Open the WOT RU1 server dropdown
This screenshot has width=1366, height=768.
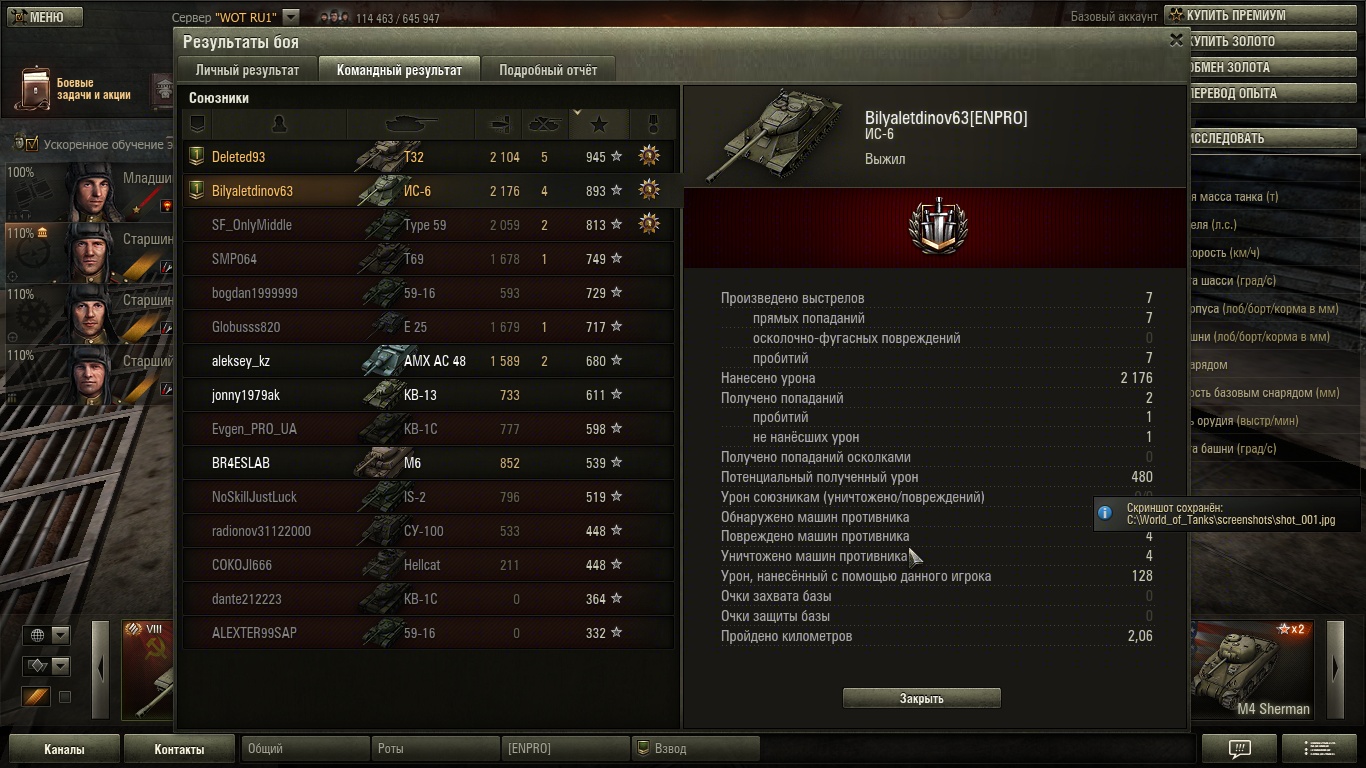tap(290, 17)
